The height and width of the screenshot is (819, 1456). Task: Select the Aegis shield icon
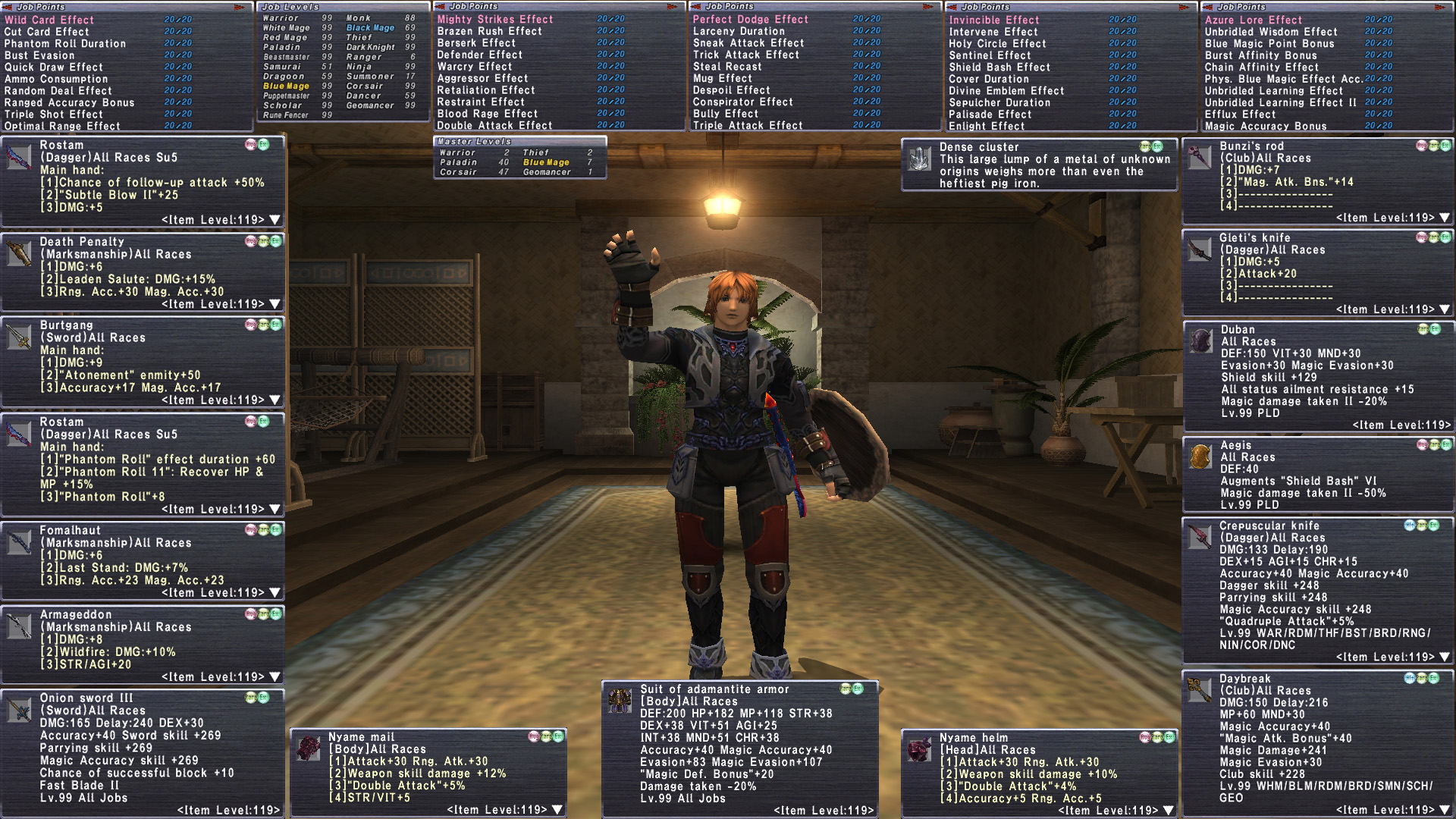[x=1200, y=457]
